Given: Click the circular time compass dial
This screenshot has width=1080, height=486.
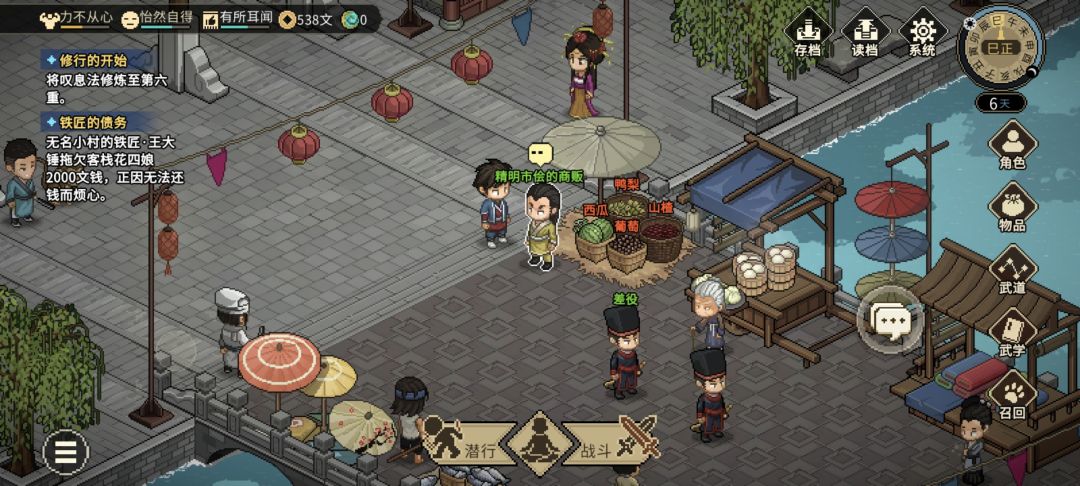Looking at the screenshot, I should 999,46.
